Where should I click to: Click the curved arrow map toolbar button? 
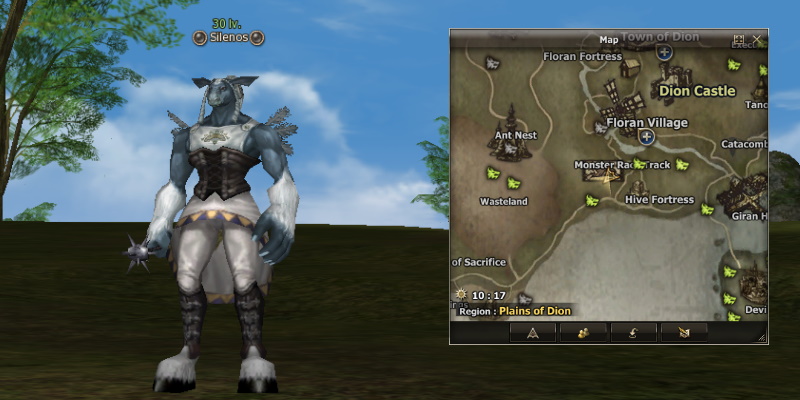click(x=633, y=333)
